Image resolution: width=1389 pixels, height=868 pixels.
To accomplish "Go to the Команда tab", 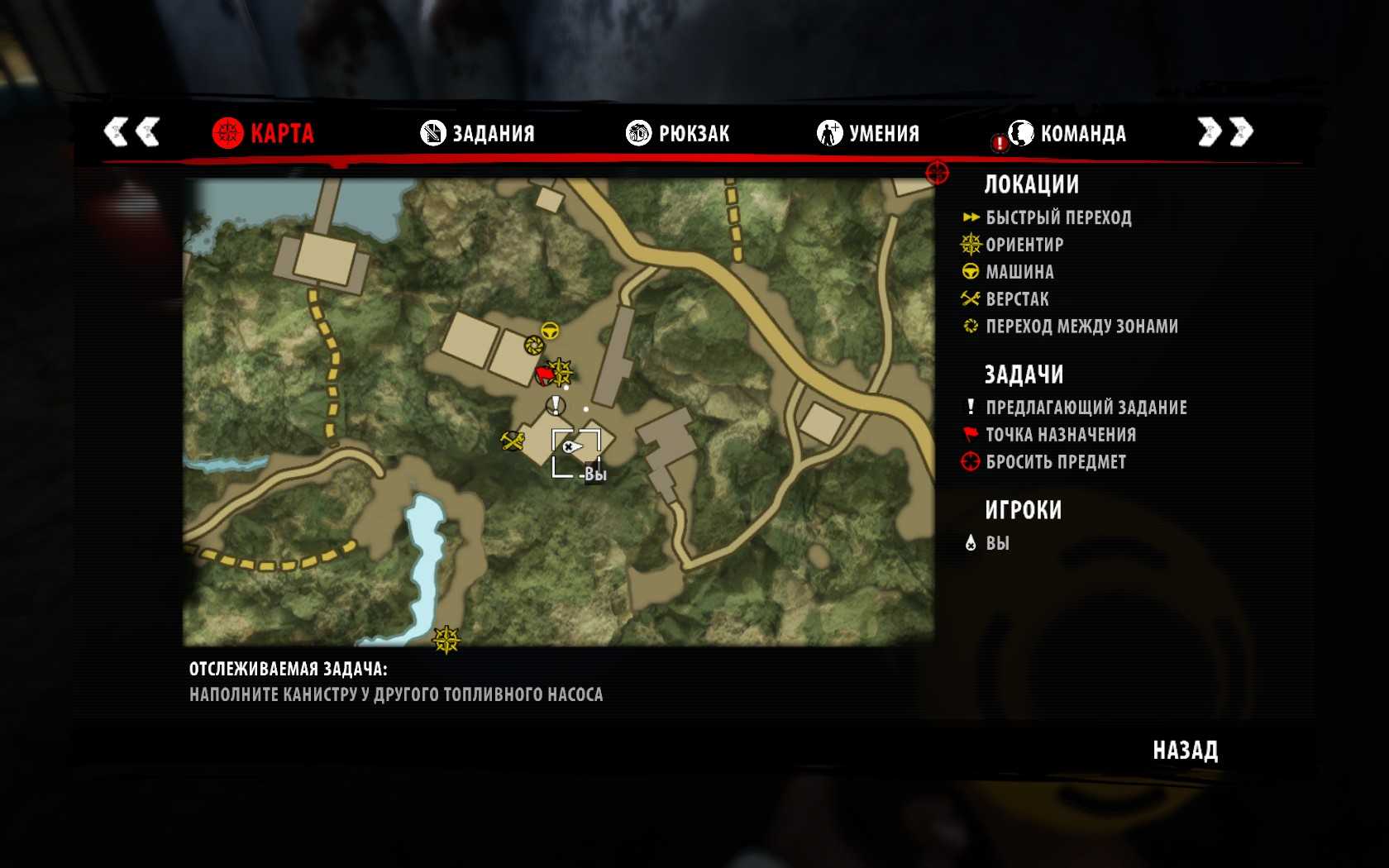I will [x=1067, y=132].
